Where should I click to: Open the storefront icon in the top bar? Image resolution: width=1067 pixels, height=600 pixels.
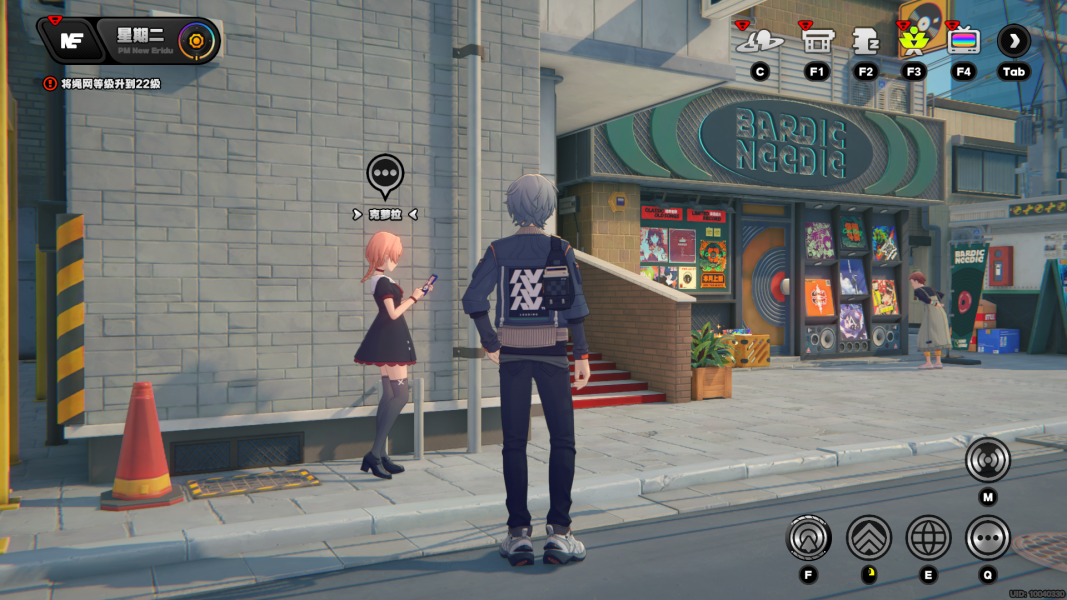coord(817,41)
